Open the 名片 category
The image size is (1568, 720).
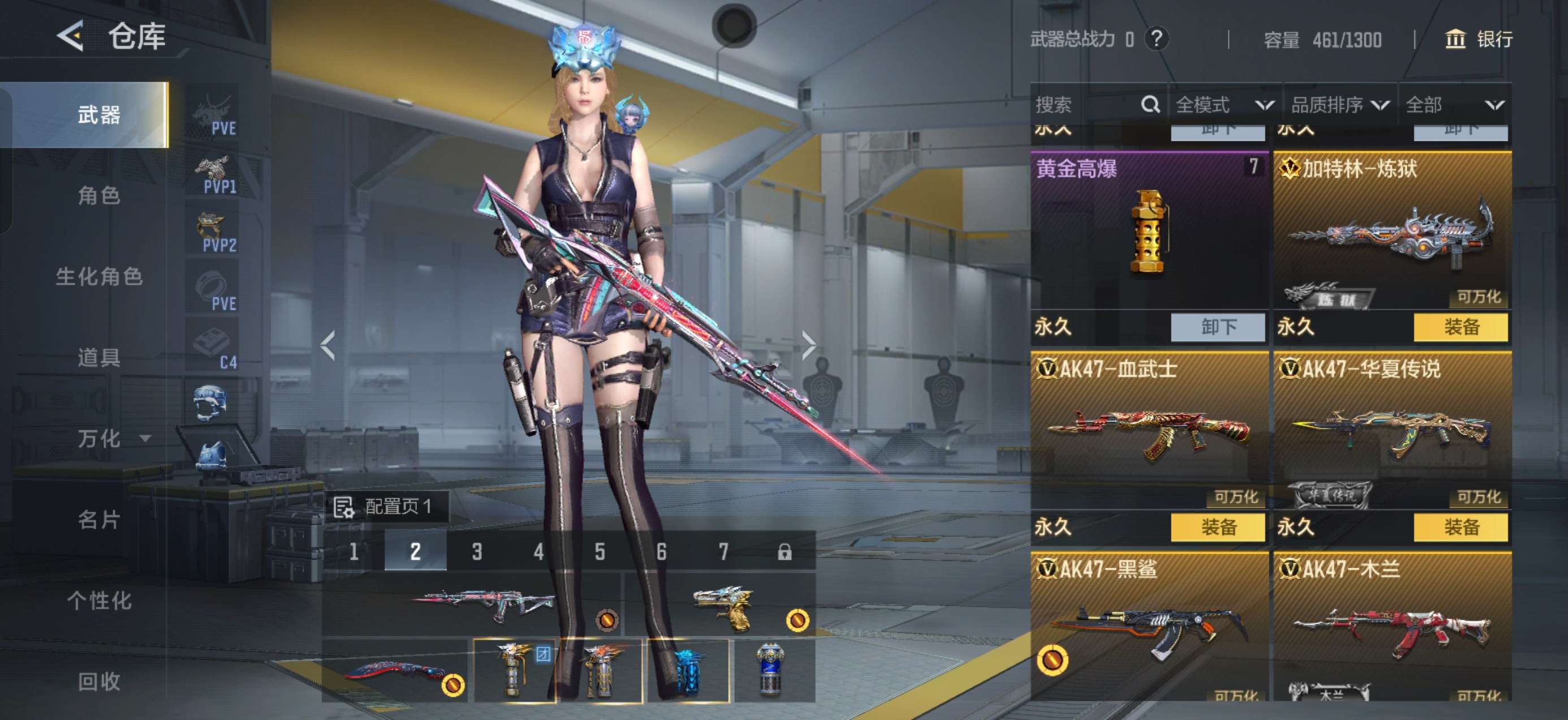(x=98, y=520)
